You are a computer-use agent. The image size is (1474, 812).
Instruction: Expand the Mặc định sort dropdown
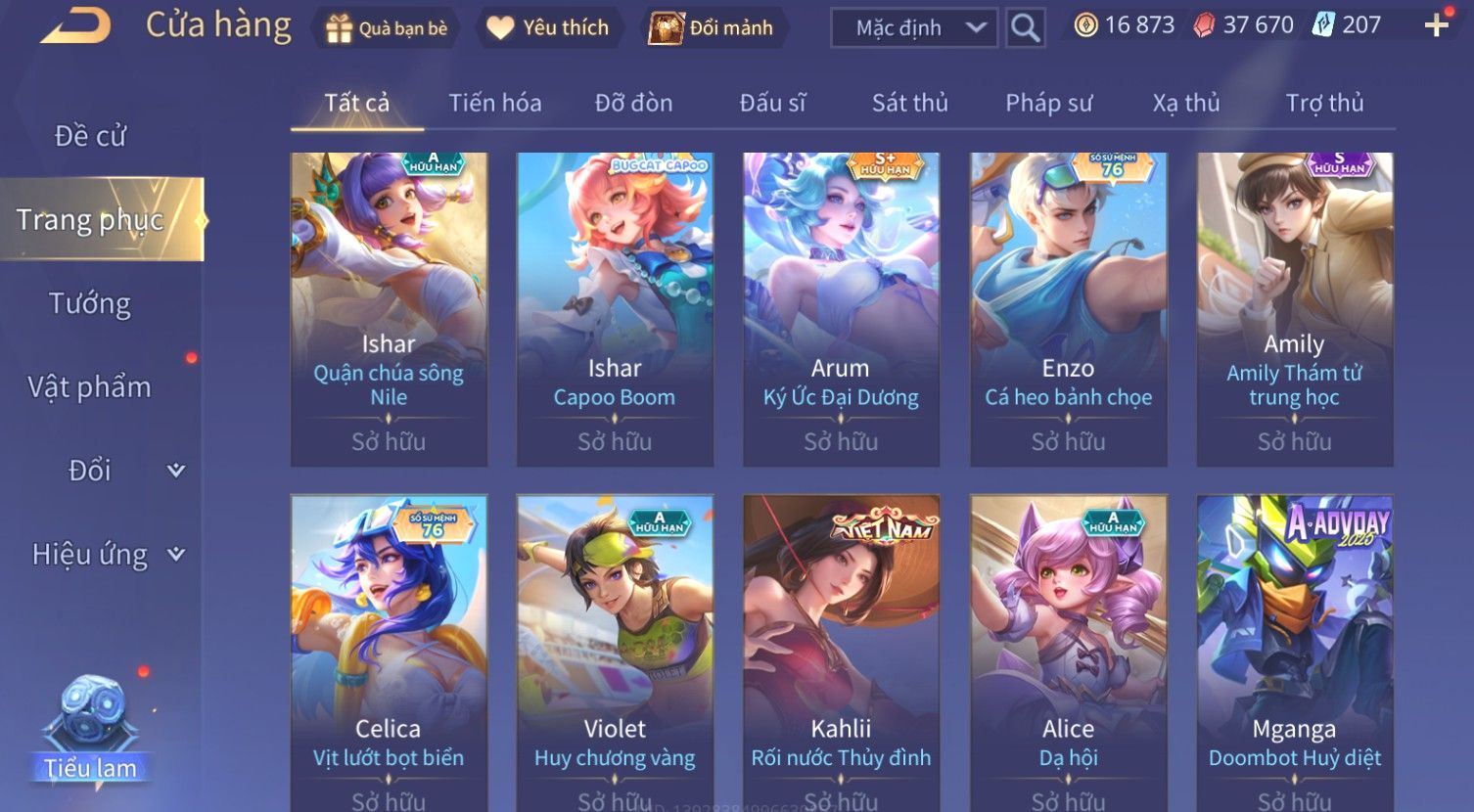pos(913,28)
